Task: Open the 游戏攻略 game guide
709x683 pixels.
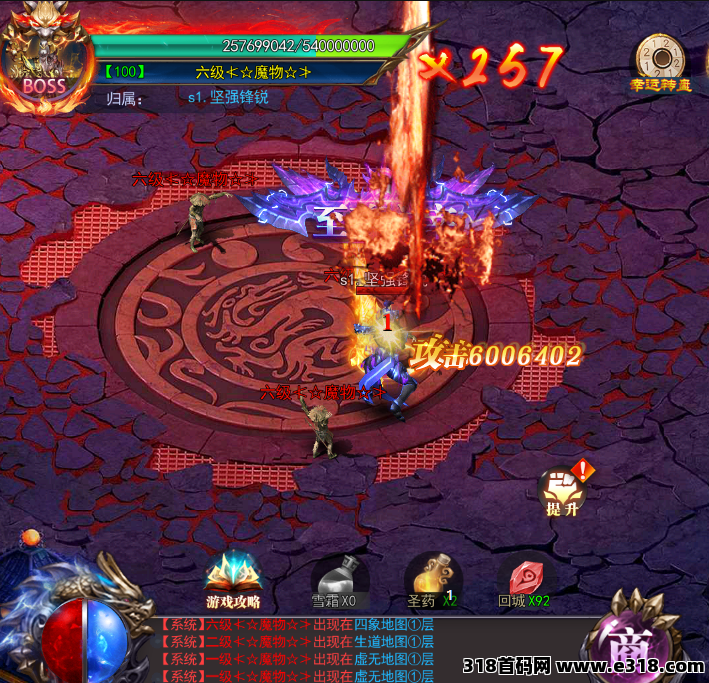Action: 233,579
